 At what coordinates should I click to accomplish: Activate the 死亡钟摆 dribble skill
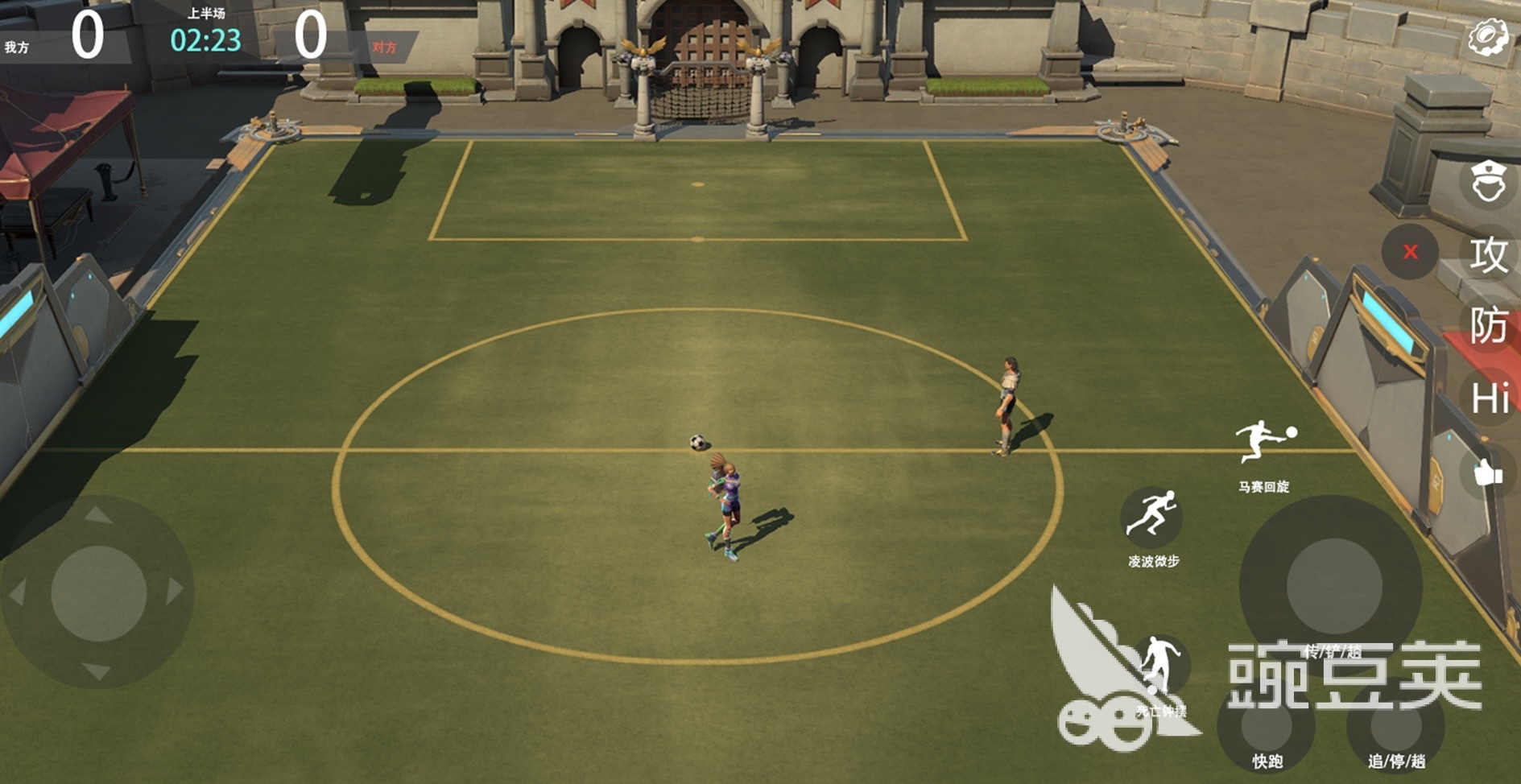[x=1159, y=666]
